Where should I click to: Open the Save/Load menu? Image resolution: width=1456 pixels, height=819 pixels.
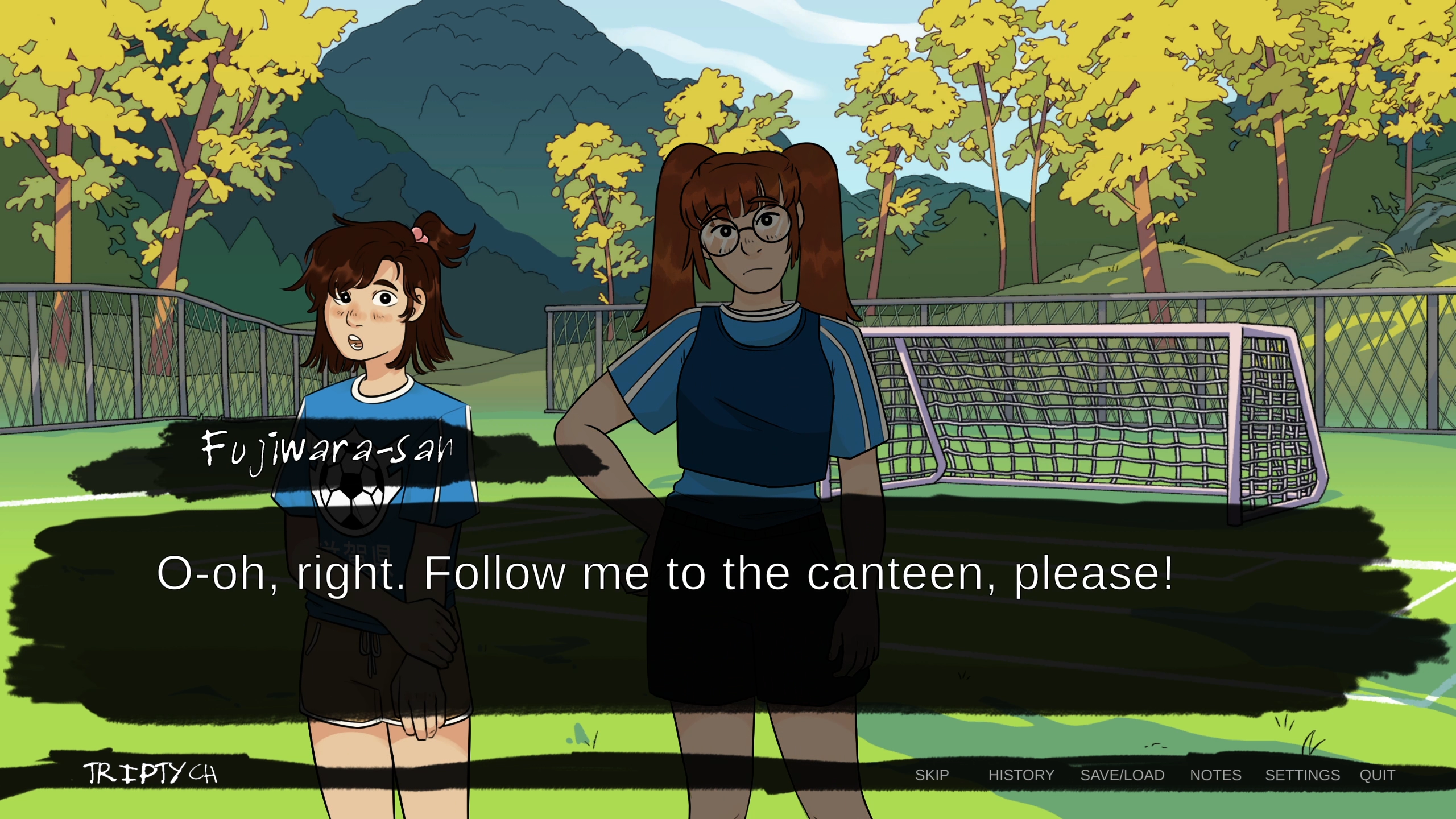pos(1122,775)
